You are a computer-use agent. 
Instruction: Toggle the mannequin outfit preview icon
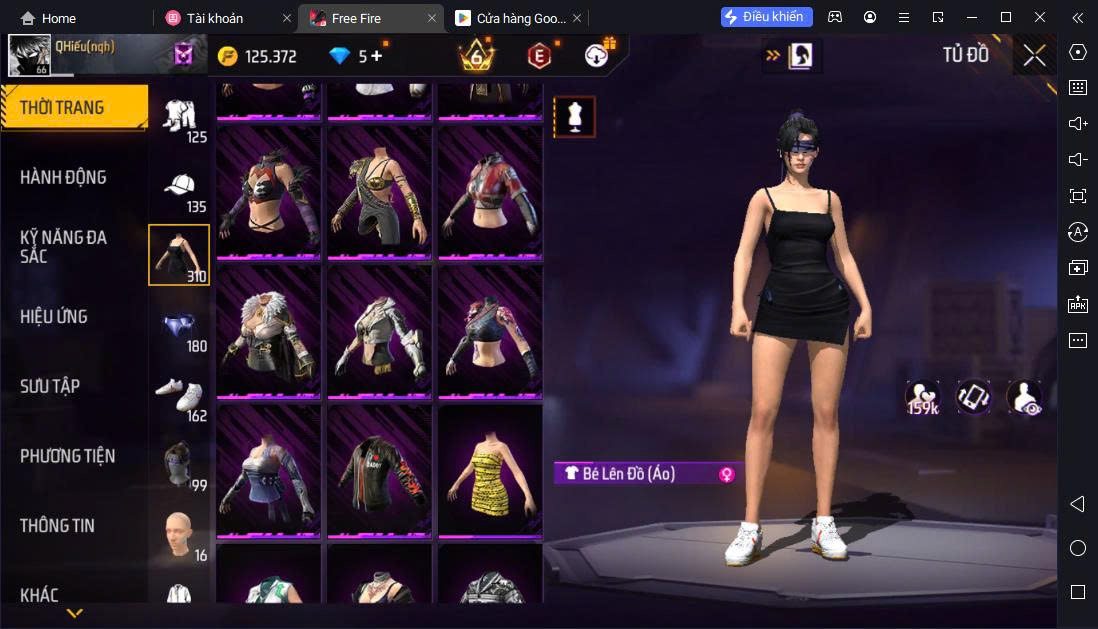click(574, 117)
